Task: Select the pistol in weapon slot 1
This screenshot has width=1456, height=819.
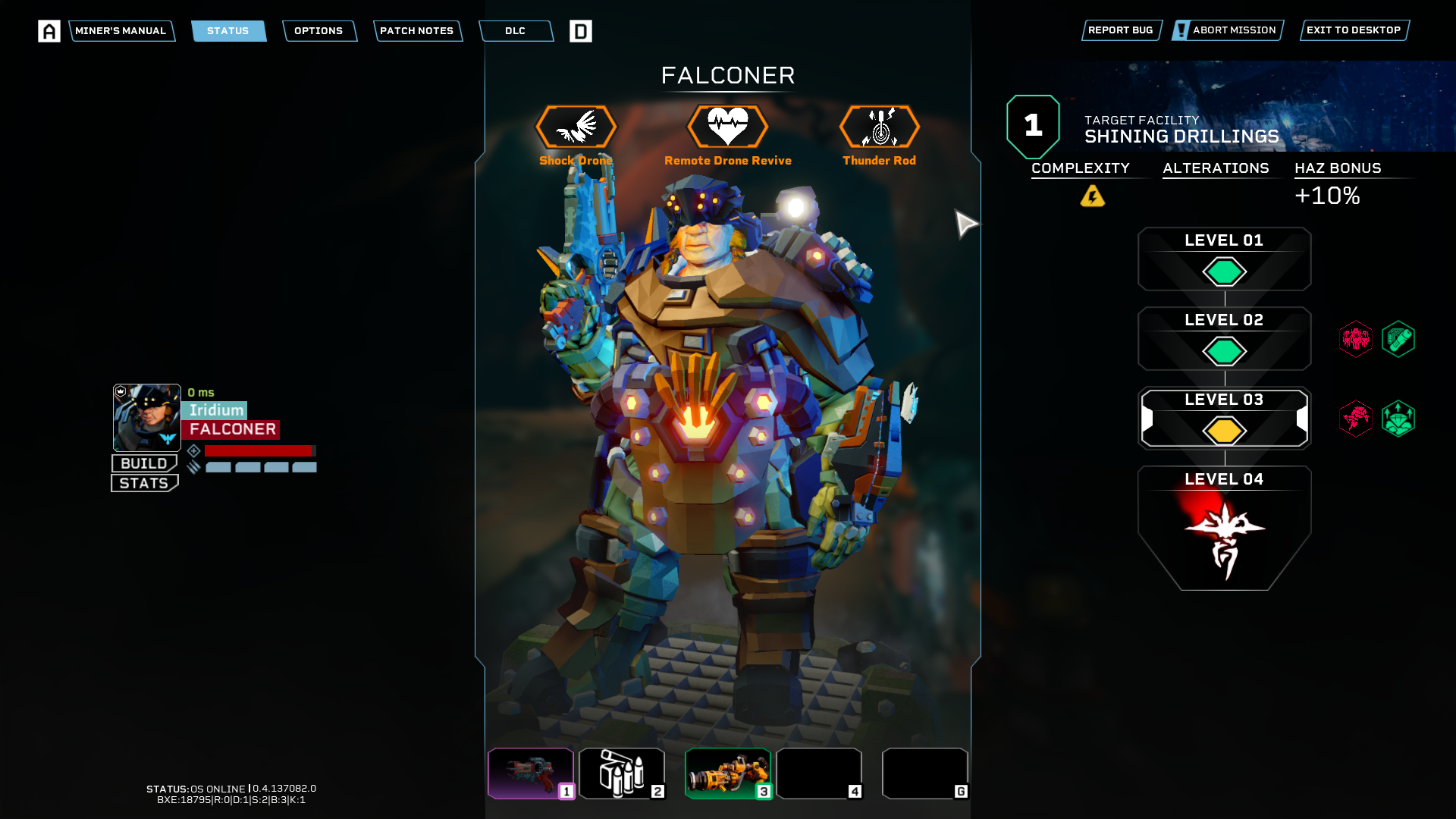Action: [x=531, y=773]
